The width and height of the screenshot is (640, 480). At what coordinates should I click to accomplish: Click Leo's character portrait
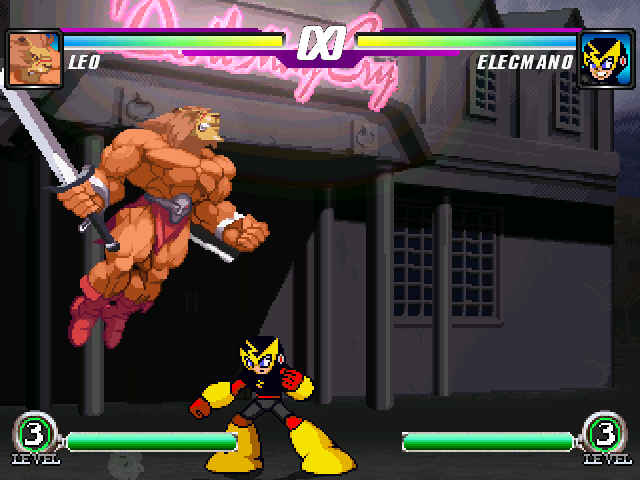[34, 59]
